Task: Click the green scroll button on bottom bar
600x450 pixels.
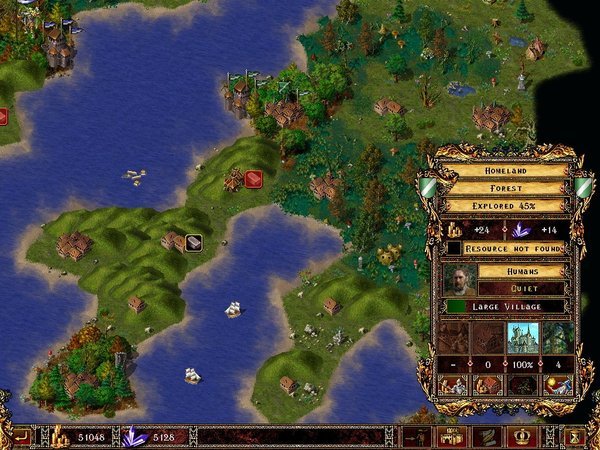Action: [486, 436]
